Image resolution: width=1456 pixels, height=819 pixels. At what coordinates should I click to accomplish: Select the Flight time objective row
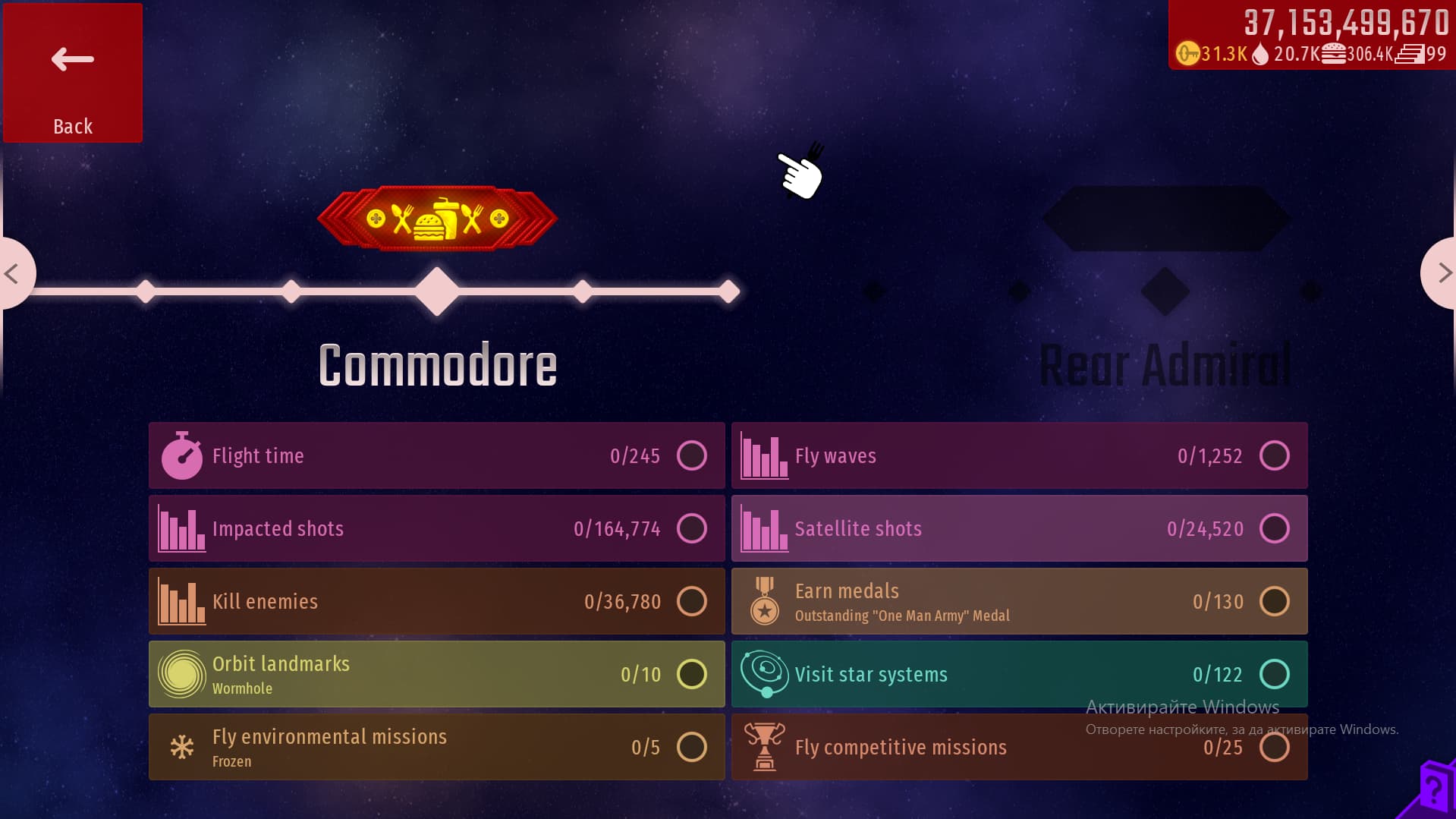[x=436, y=455]
